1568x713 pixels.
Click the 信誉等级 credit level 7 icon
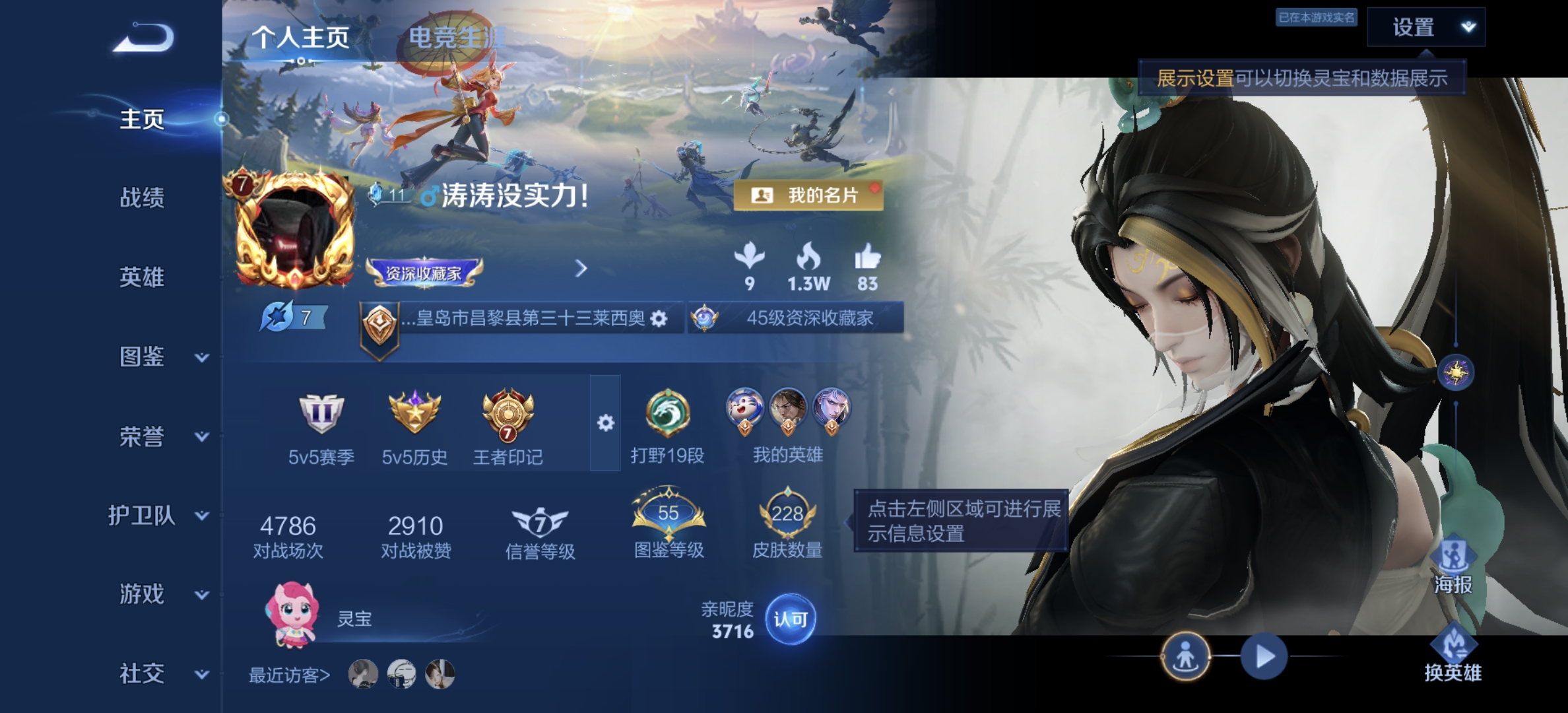click(x=540, y=522)
